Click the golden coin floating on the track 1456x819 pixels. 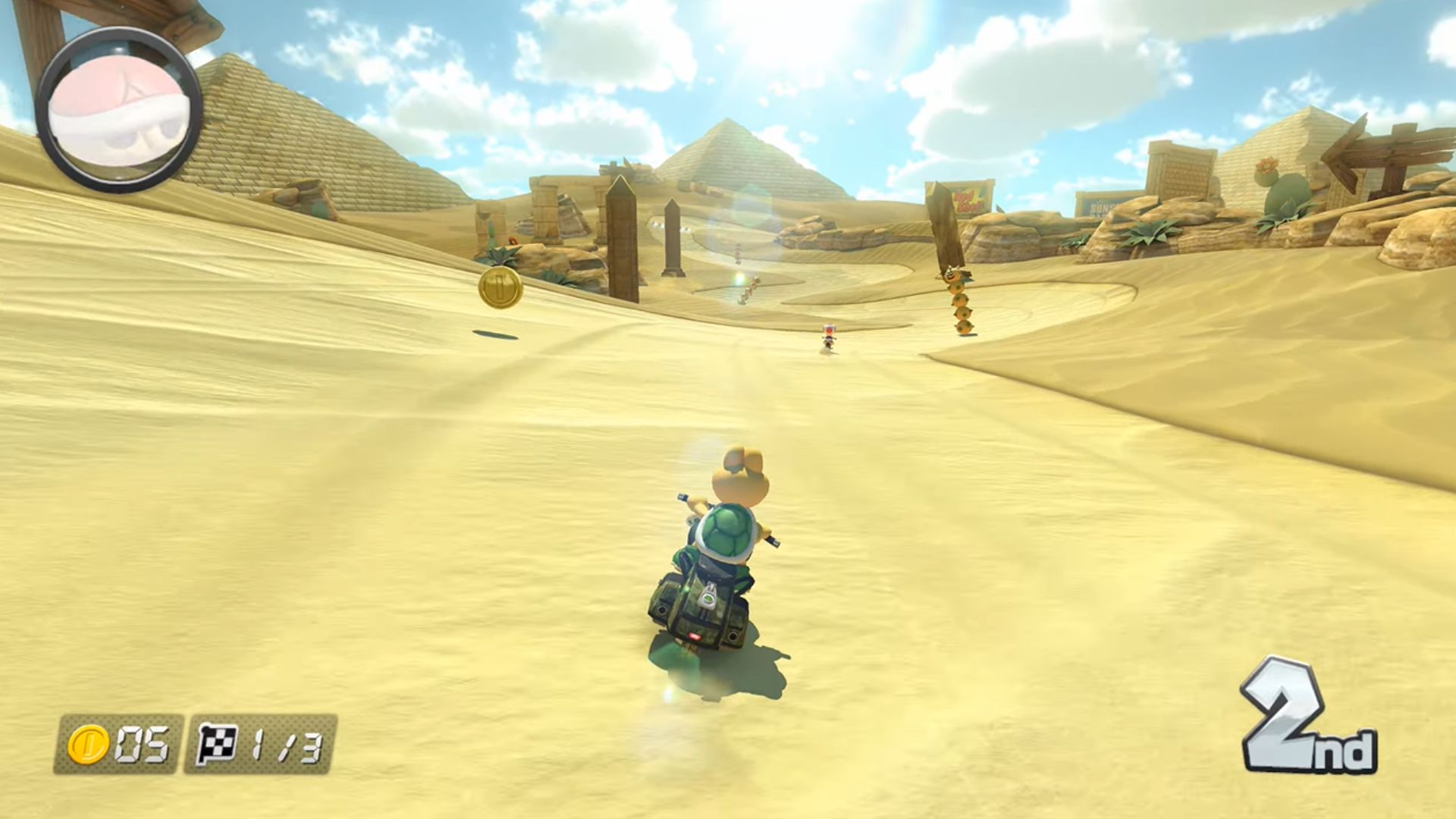click(x=498, y=287)
